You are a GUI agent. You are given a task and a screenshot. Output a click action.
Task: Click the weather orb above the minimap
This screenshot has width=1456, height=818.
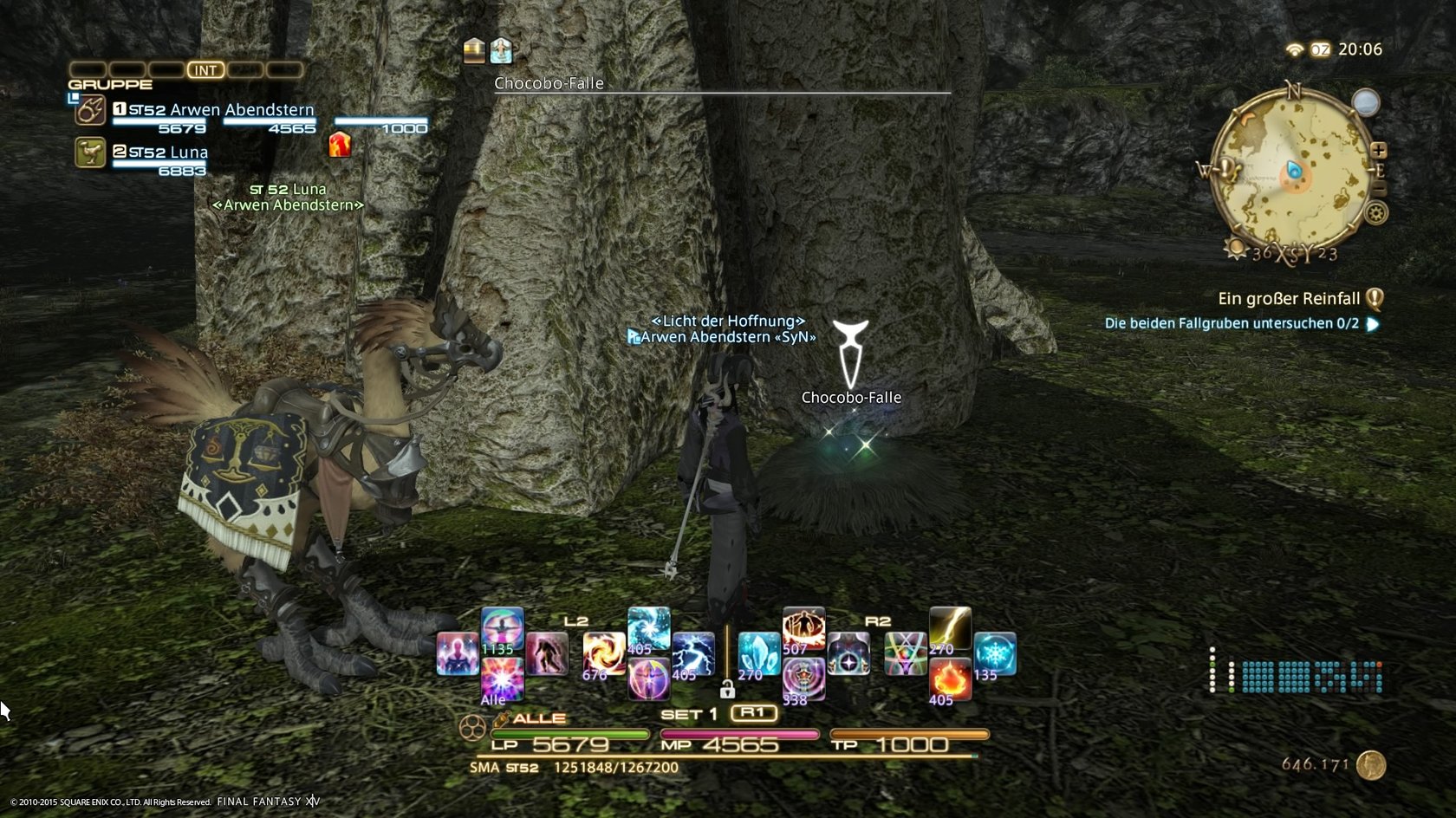[1366, 103]
